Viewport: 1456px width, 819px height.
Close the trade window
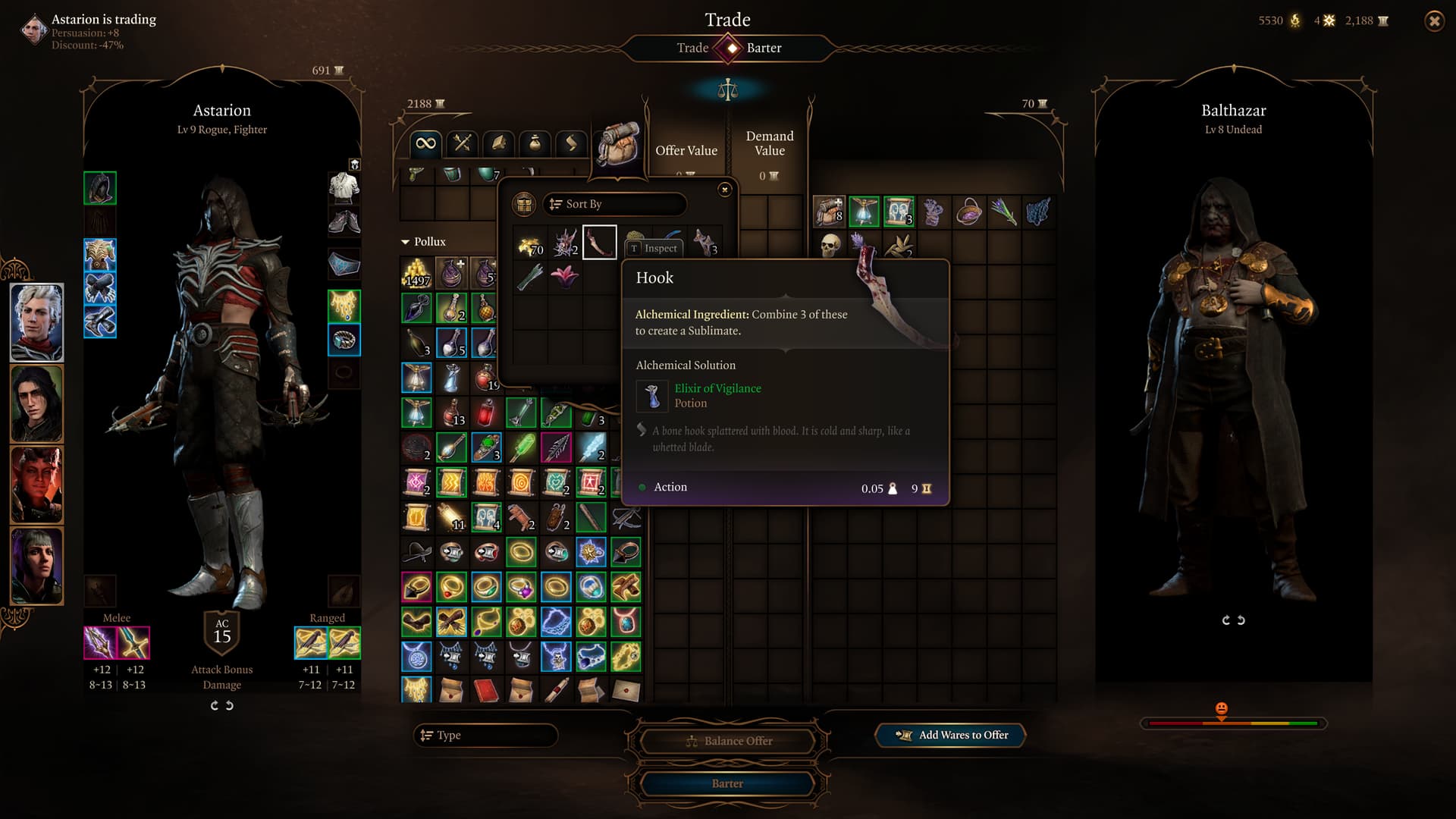click(1434, 21)
